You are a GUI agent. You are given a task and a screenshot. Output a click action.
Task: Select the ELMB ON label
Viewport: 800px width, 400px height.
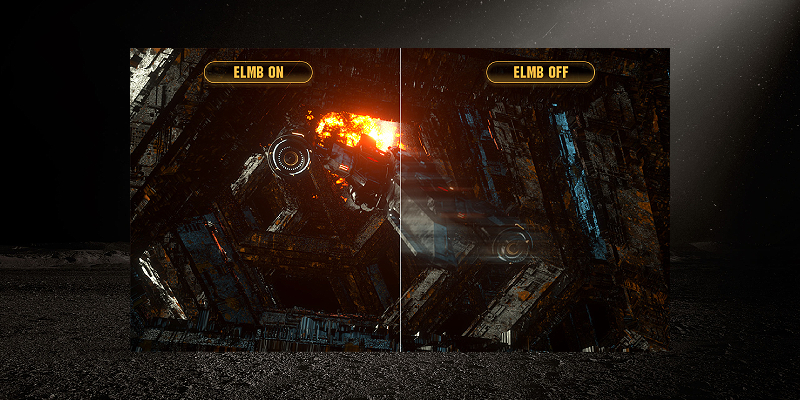click(x=258, y=72)
